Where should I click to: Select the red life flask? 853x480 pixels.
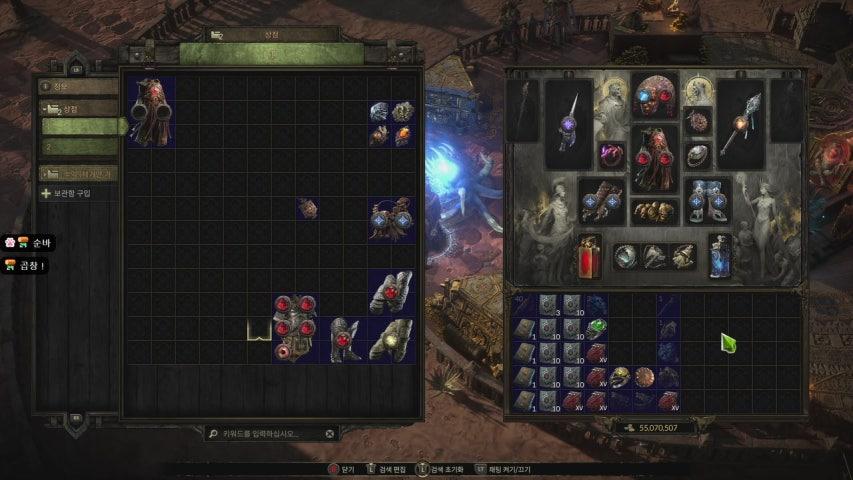tap(590, 257)
